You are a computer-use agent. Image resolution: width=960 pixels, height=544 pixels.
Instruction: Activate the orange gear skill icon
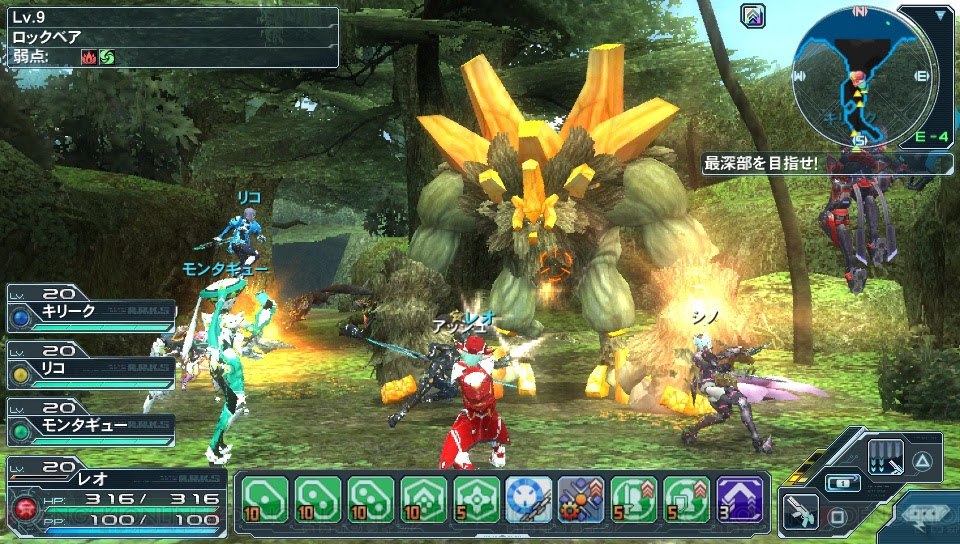(582, 498)
